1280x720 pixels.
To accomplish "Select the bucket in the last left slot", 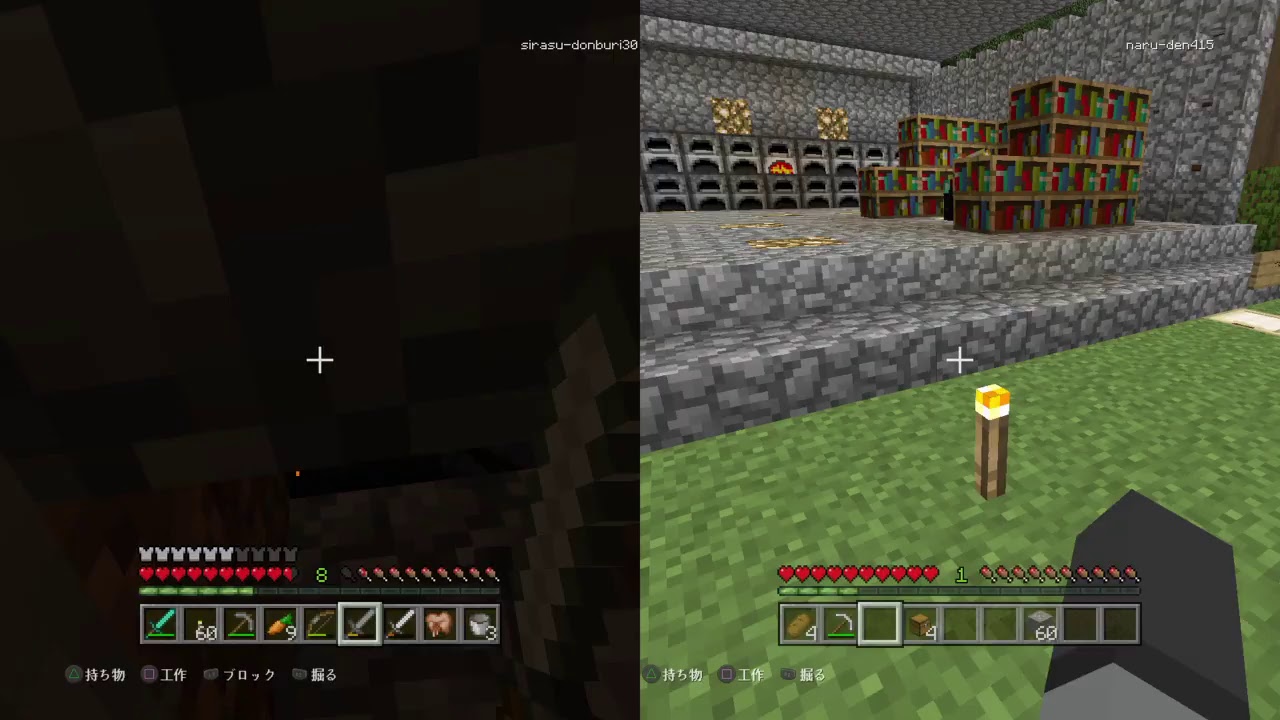I will click(x=480, y=625).
